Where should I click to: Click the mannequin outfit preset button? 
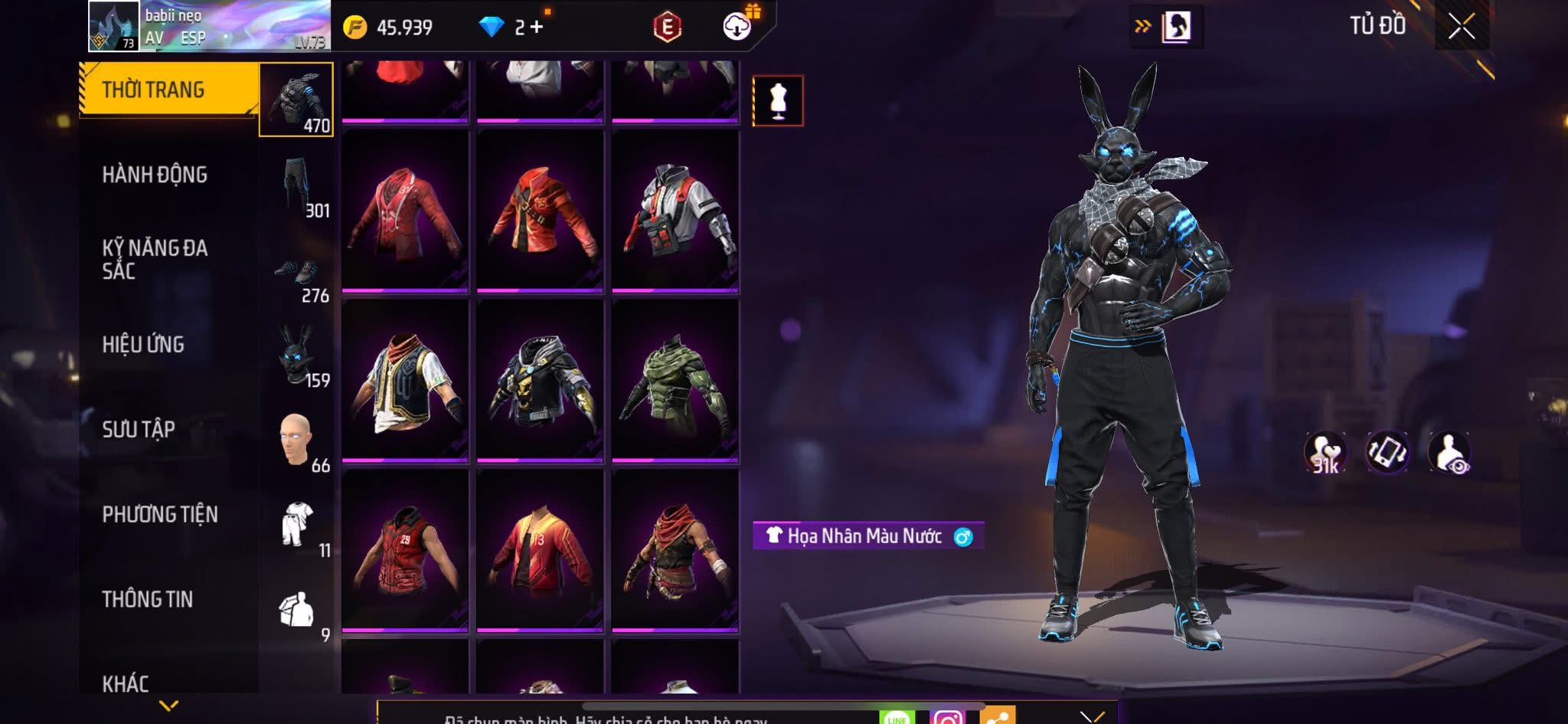pyautogui.click(x=778, y=100)
